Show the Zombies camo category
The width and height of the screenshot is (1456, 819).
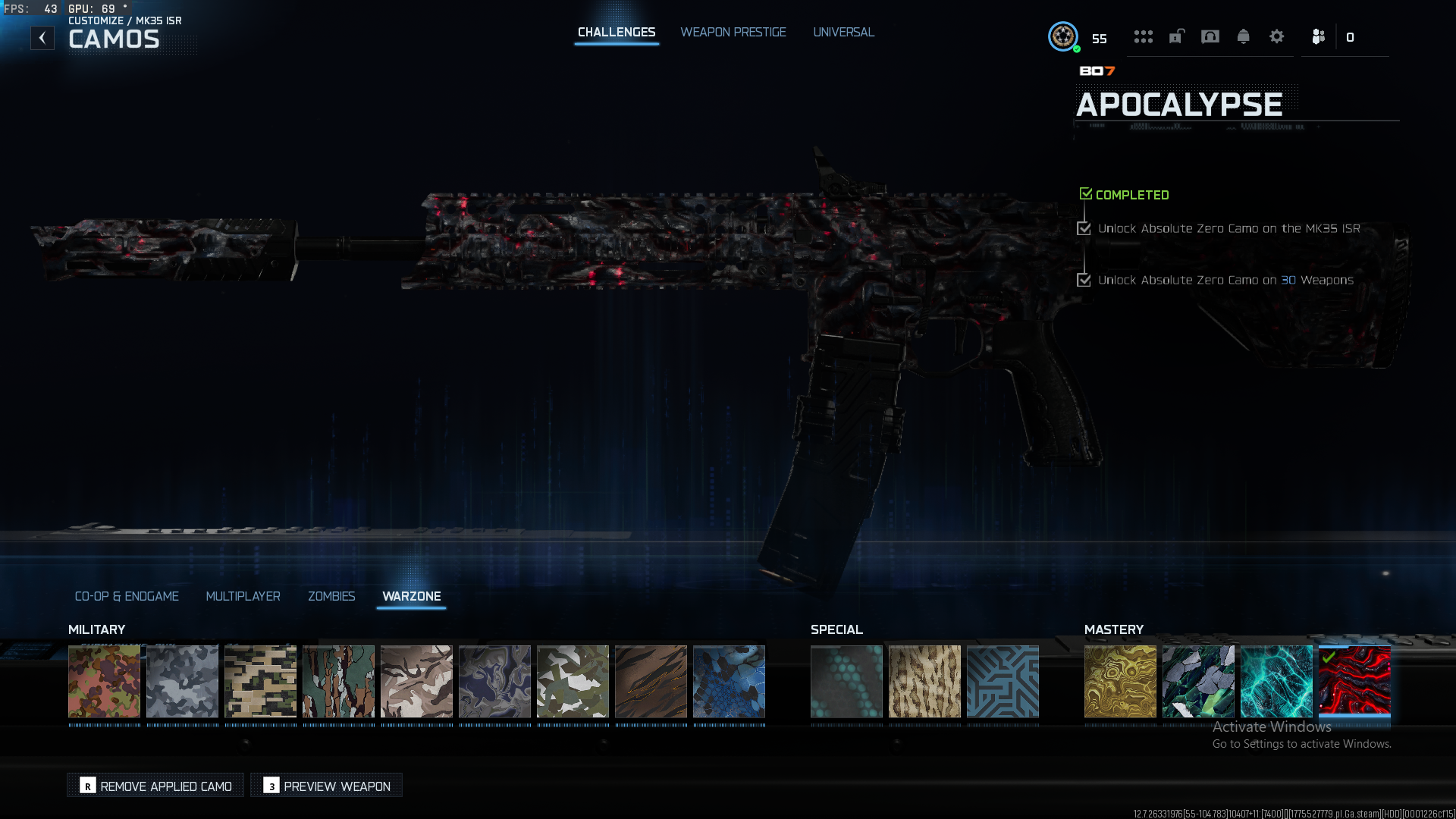331,596
